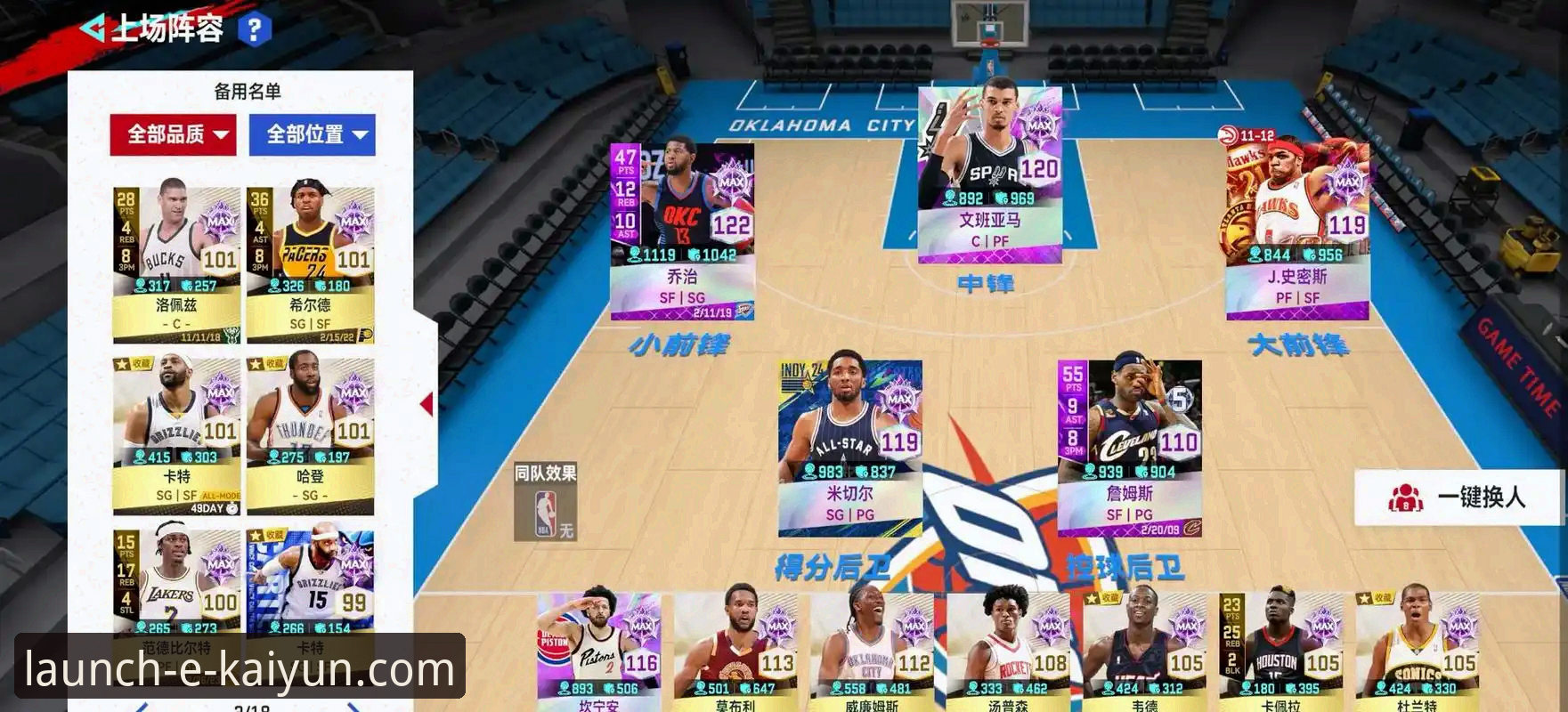Open the 全部品质 filter dropdown
Viewport: 1568px width, 712px height.
click(x=171, y=133)
